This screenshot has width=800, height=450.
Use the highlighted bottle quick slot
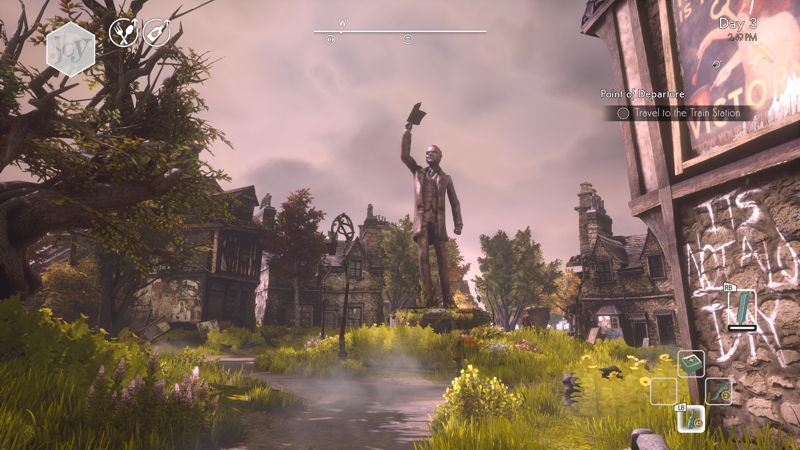pos(691,419)
